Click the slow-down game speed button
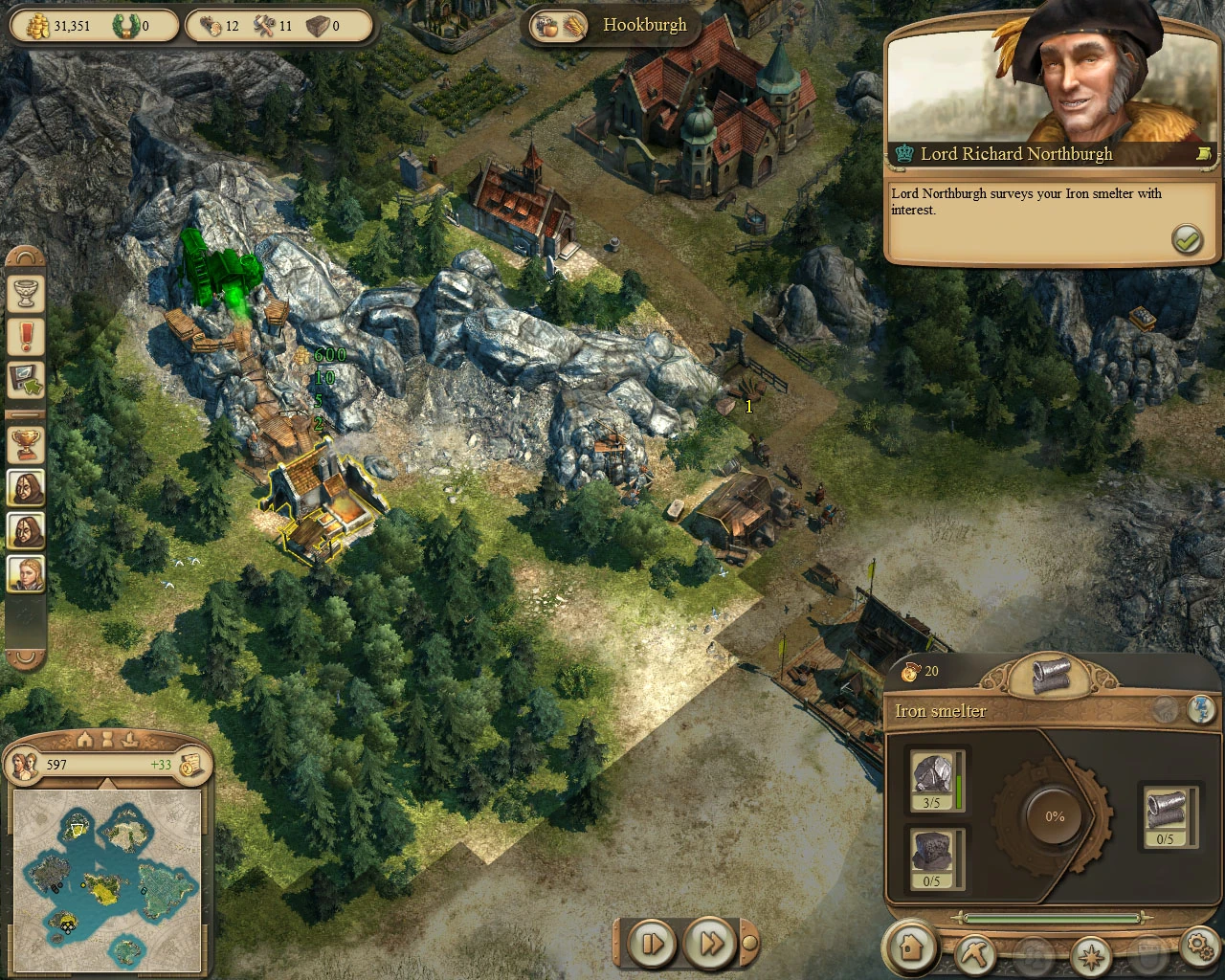 click(654, 944)
